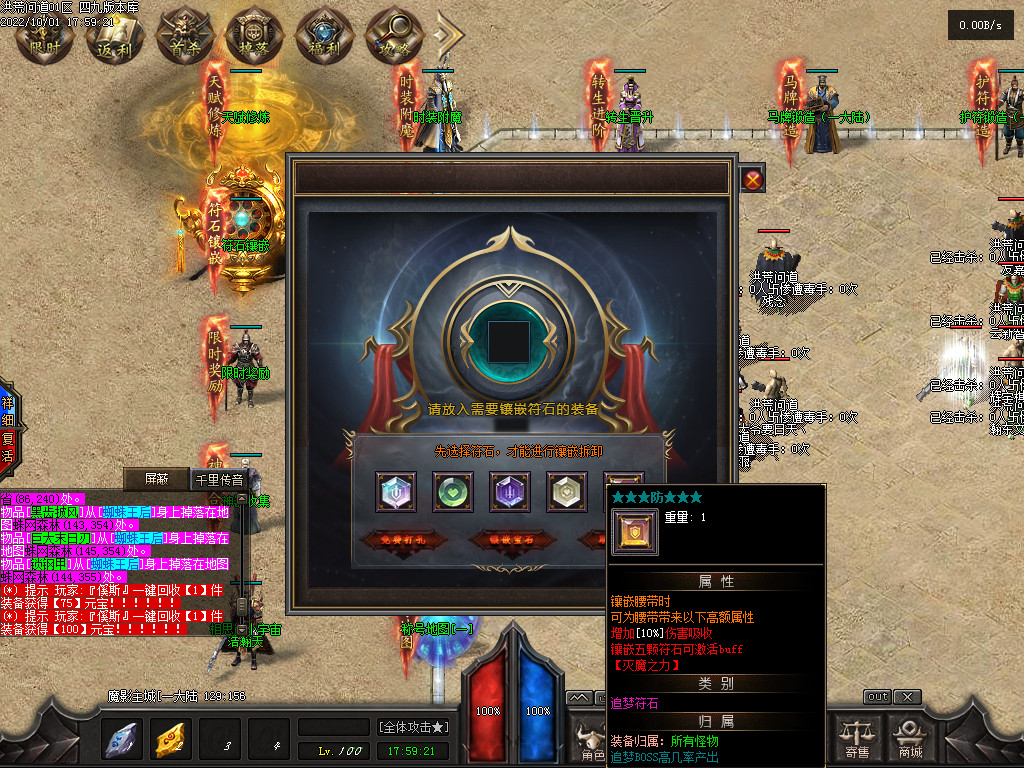Switch to the 千里传音 chat tab
Image resolution: width=1024 pixels, height=768 pixels.
coord(219,479)
